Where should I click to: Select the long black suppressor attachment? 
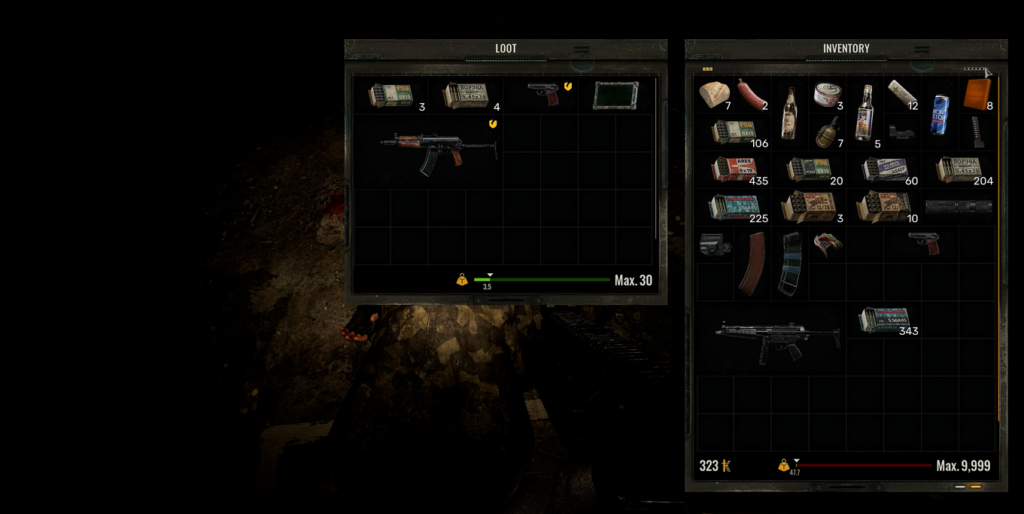coord(957,207)
